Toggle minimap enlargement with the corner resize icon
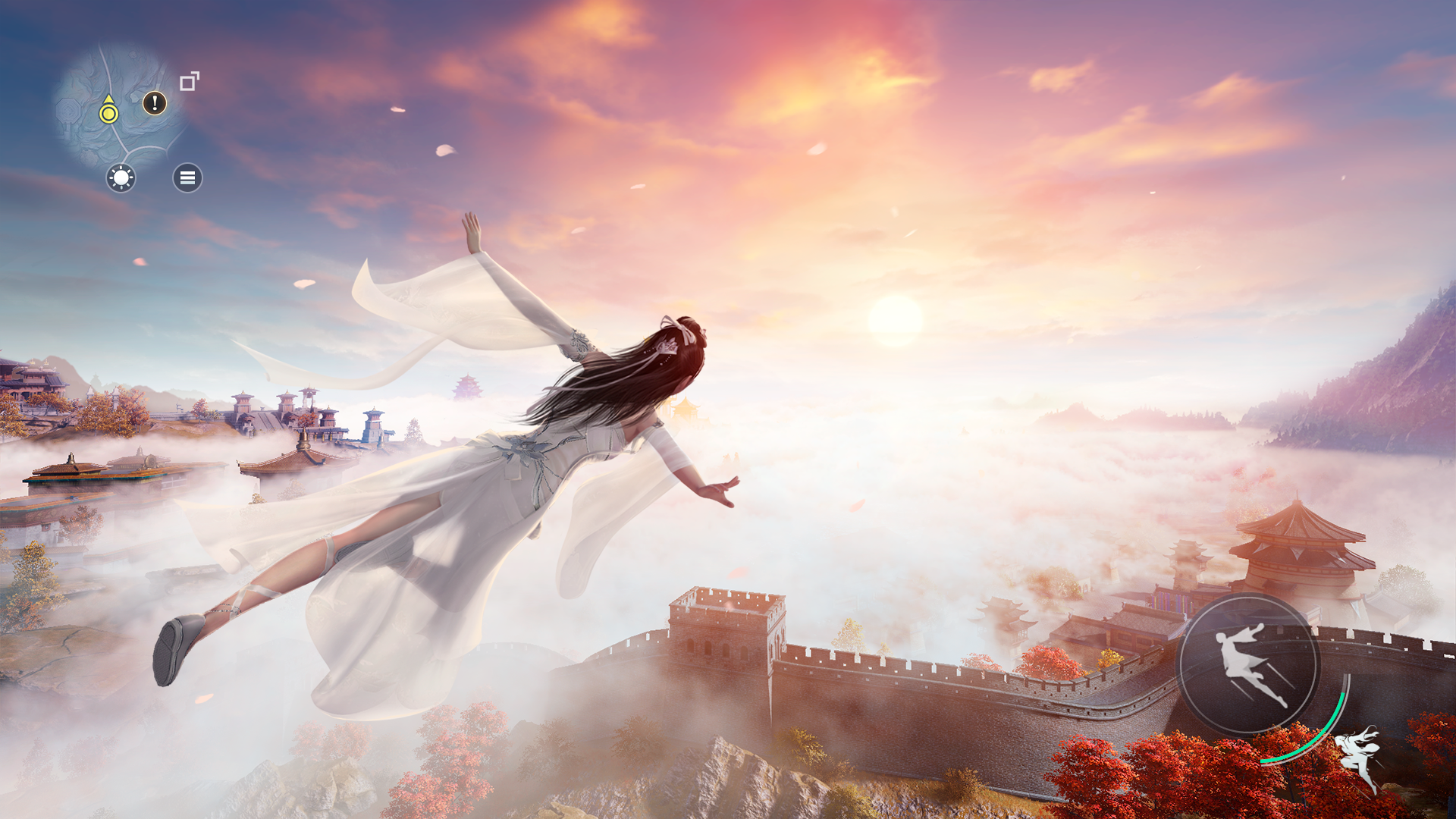Viewport: 1456px width, 819px height. pyautogui.click(x=189, y=80)
